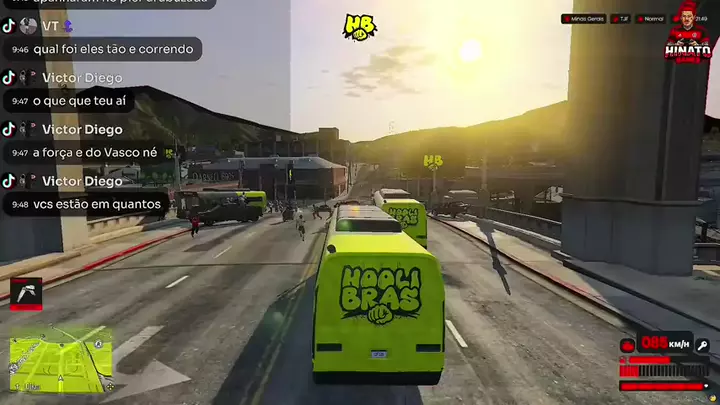
Task: Select VT's chat message about correndo
Action: (116, 49)
